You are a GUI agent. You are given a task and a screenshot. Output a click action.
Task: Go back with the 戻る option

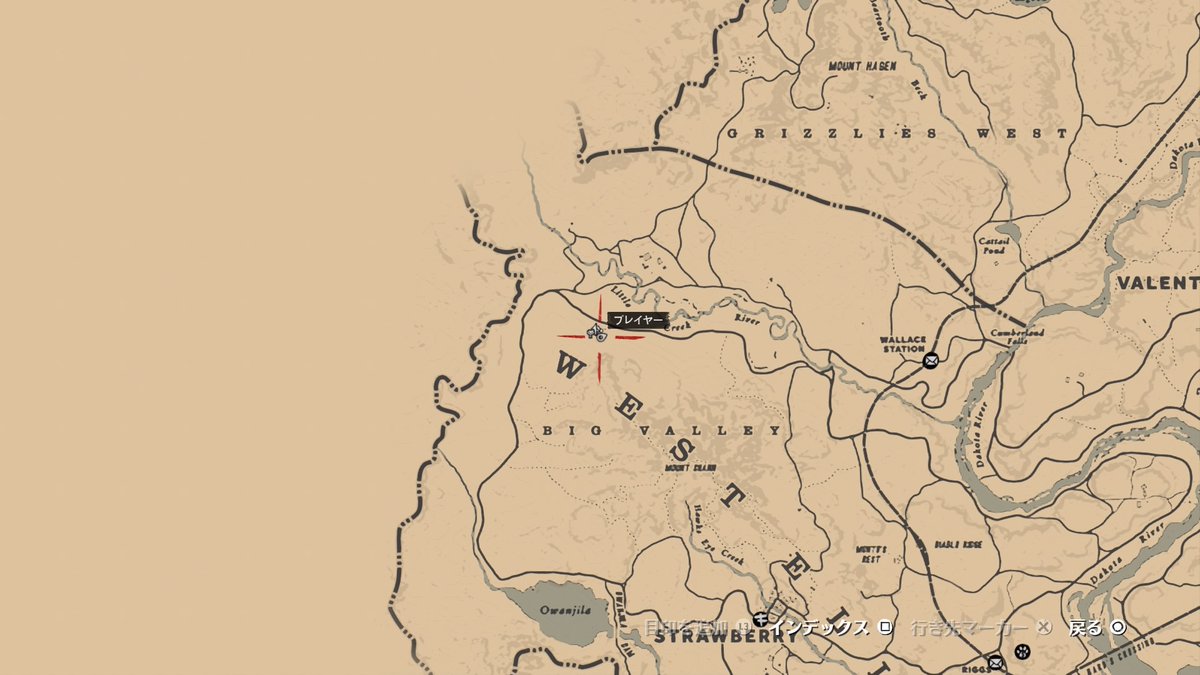pyautogui.click(x=1097, y=628)
